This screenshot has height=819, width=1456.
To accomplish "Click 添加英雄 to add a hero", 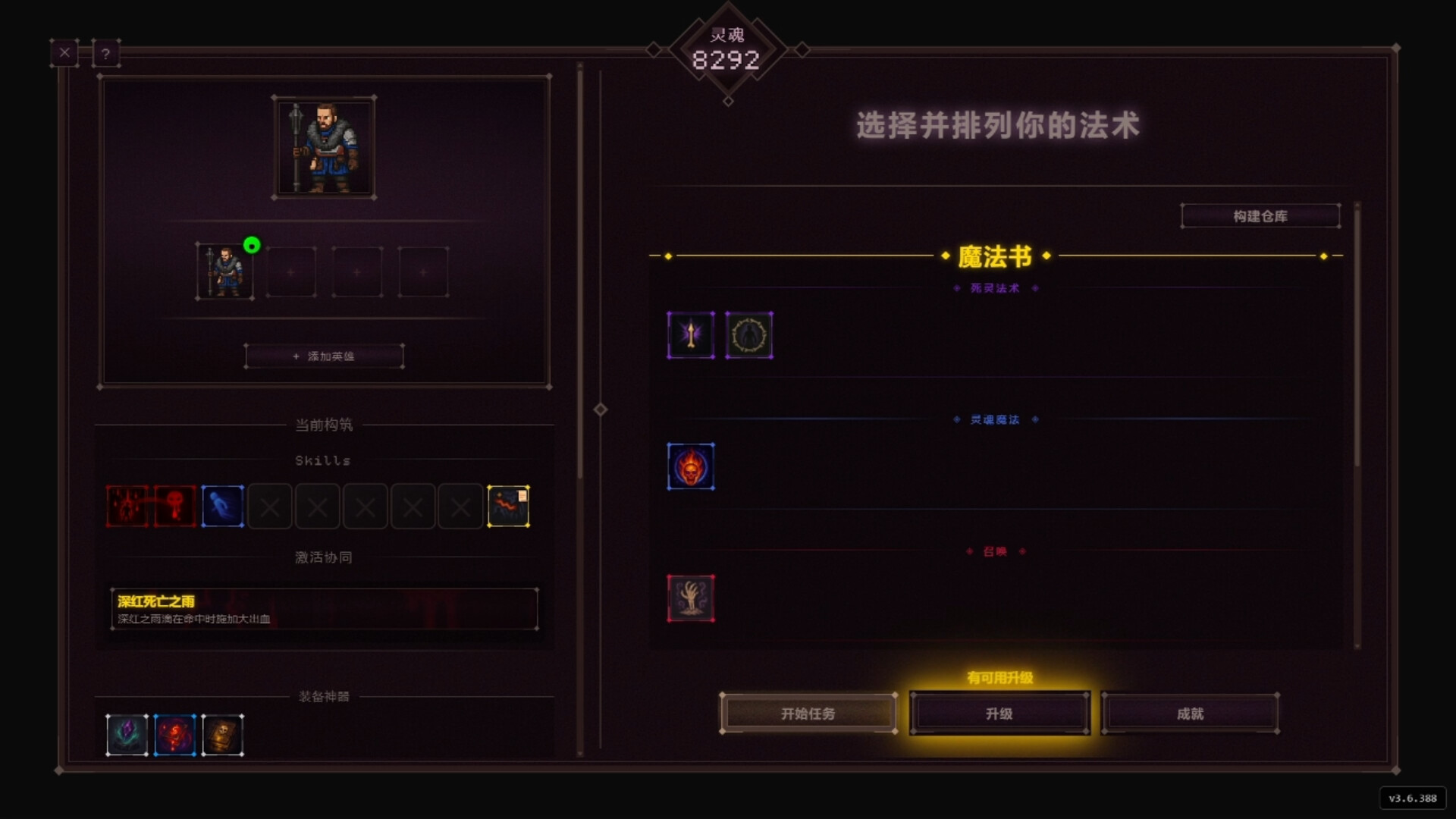I will [324, 355].
